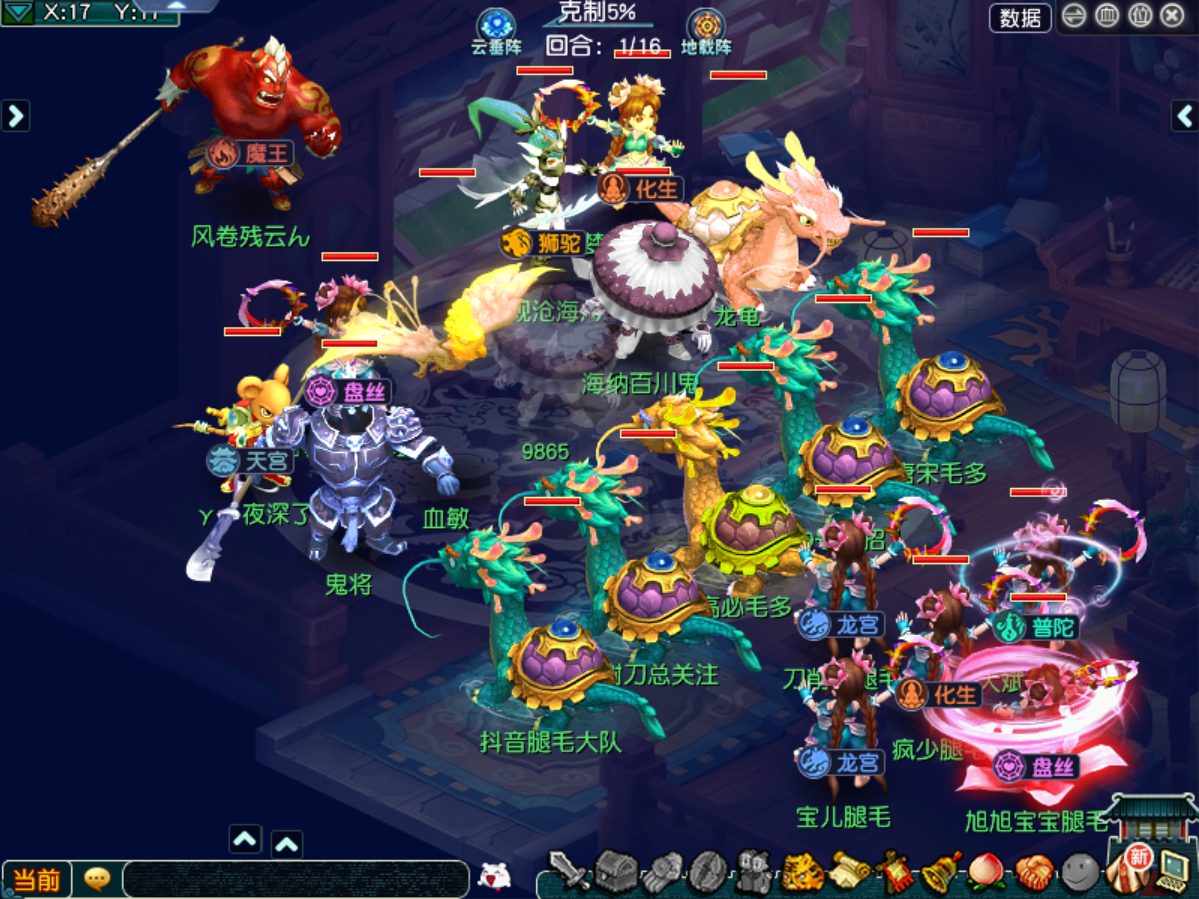Select the 云垂阵 formation icon
The image size is (1199, 899).
(x=496, y=26)
